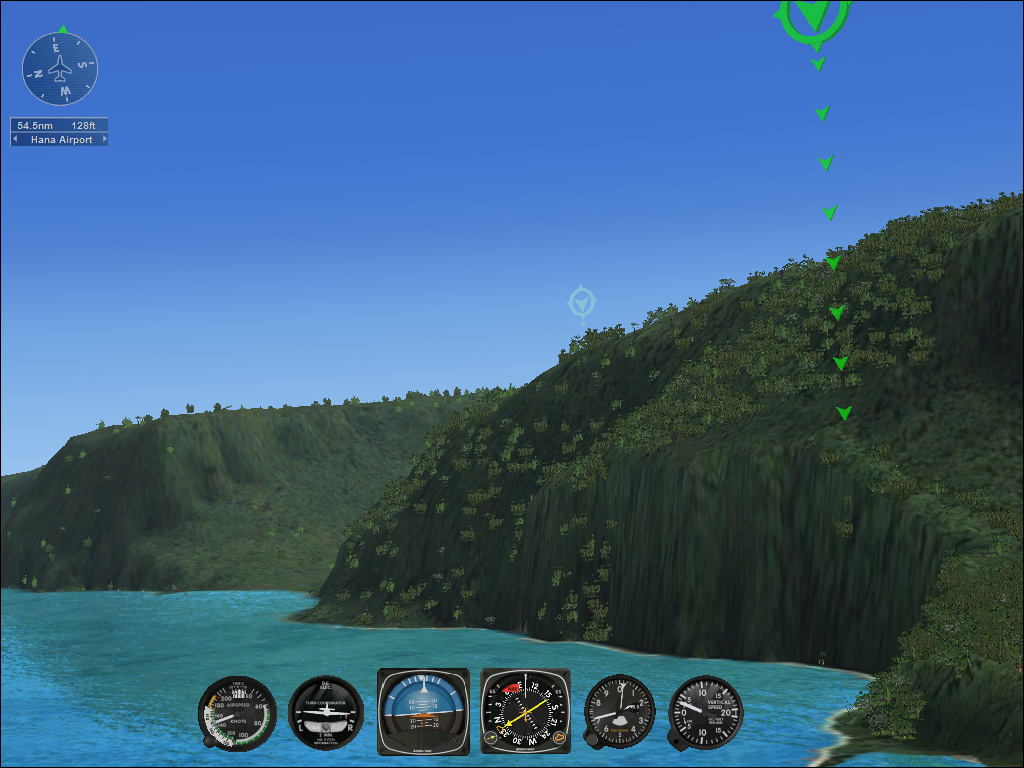Image resolution: width=1024 pixels, height=768 pixels.
Task: Click the compass with the airplane symbol
Action: pyautogui.click(x=60, y=69)
